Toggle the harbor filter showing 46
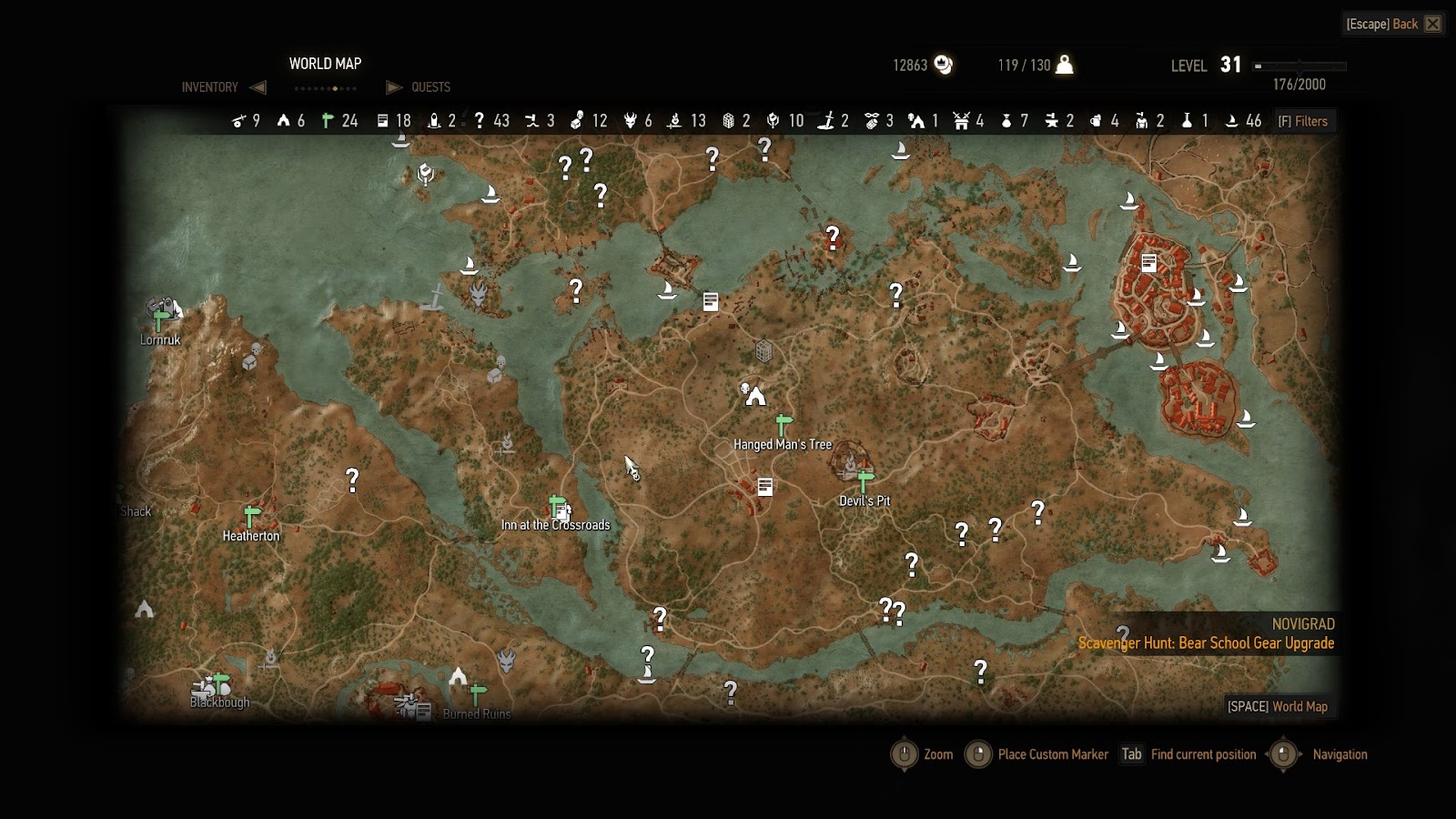 click(x=1243, y=121)
